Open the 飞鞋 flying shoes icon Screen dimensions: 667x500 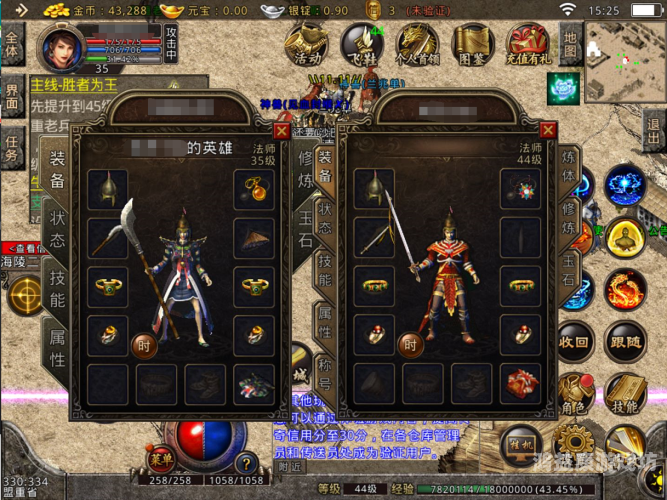[x=360, y=45]
